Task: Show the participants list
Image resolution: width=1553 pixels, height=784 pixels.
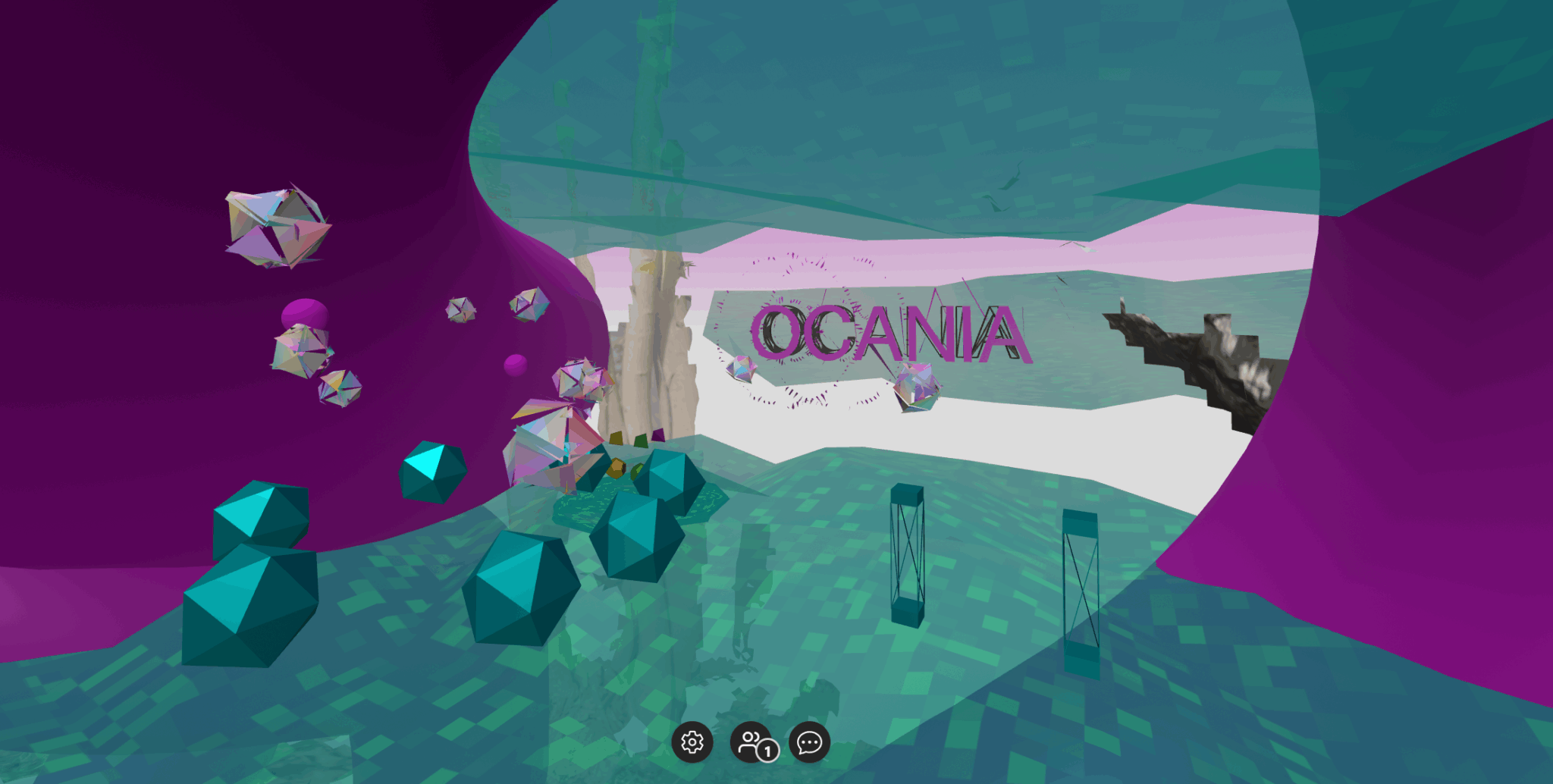Action: coord(751,742)
